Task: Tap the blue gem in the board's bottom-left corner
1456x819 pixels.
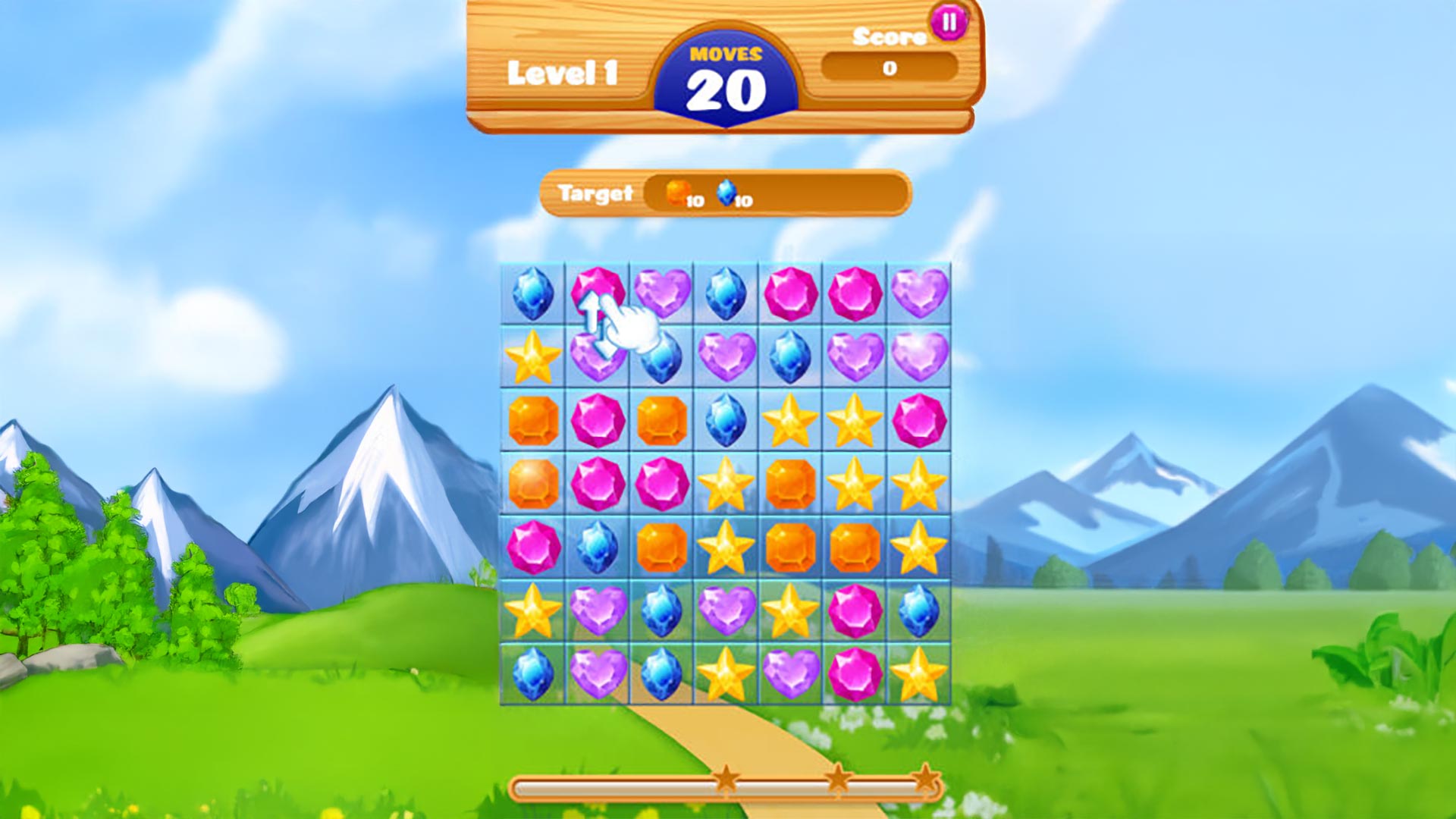Action: (533, 674)
